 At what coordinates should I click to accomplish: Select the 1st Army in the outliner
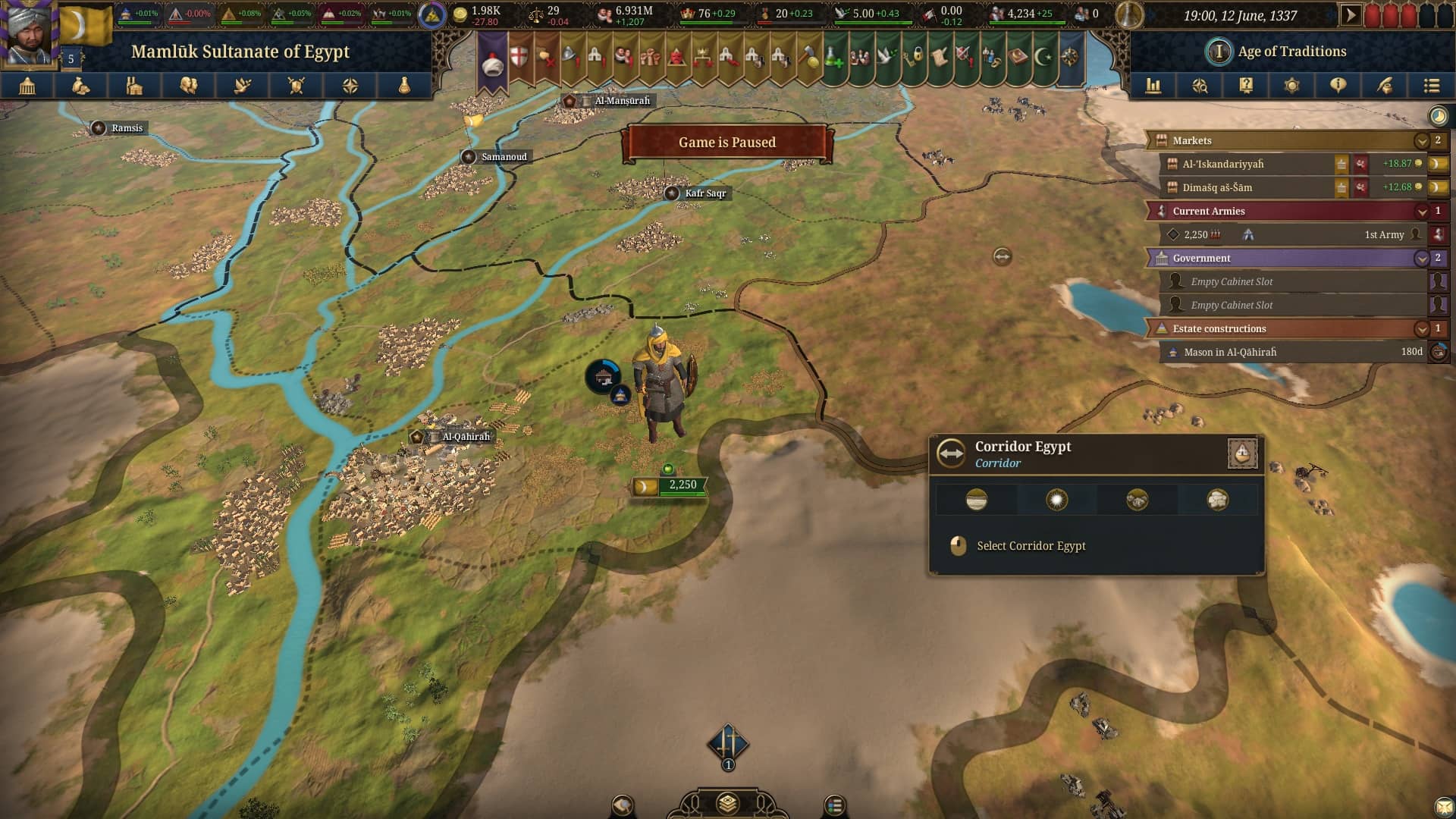(x=1289, y=235)
